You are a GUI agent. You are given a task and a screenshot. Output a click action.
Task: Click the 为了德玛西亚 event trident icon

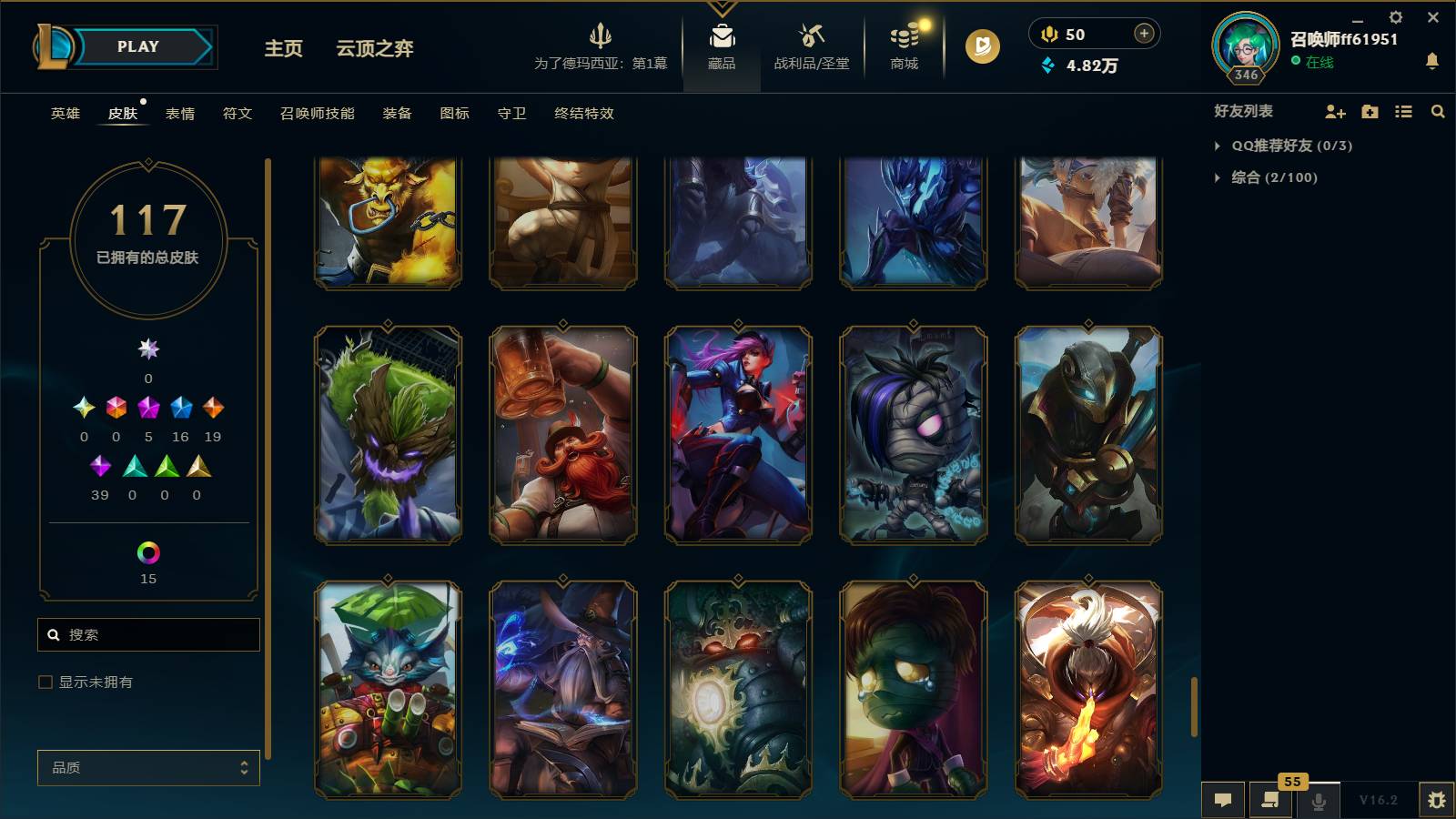point(602,38)
